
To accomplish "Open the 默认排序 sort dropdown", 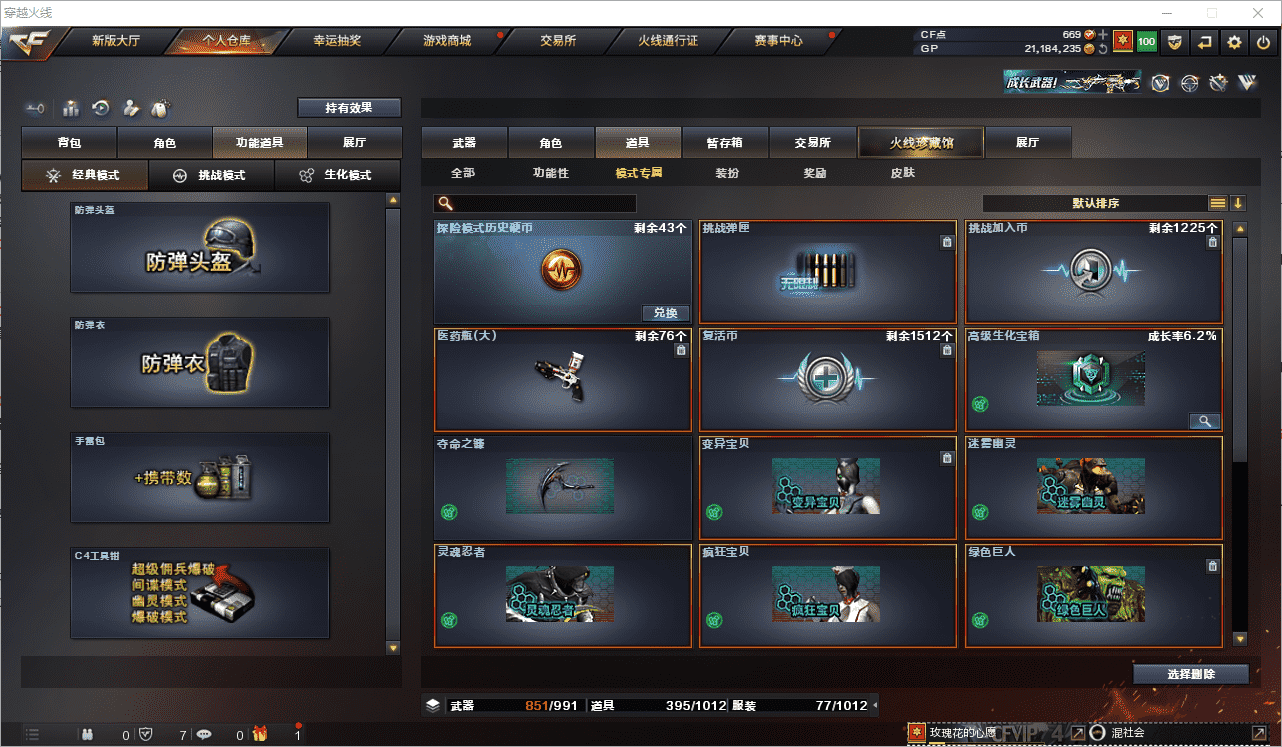I will tap(1095, 203).
